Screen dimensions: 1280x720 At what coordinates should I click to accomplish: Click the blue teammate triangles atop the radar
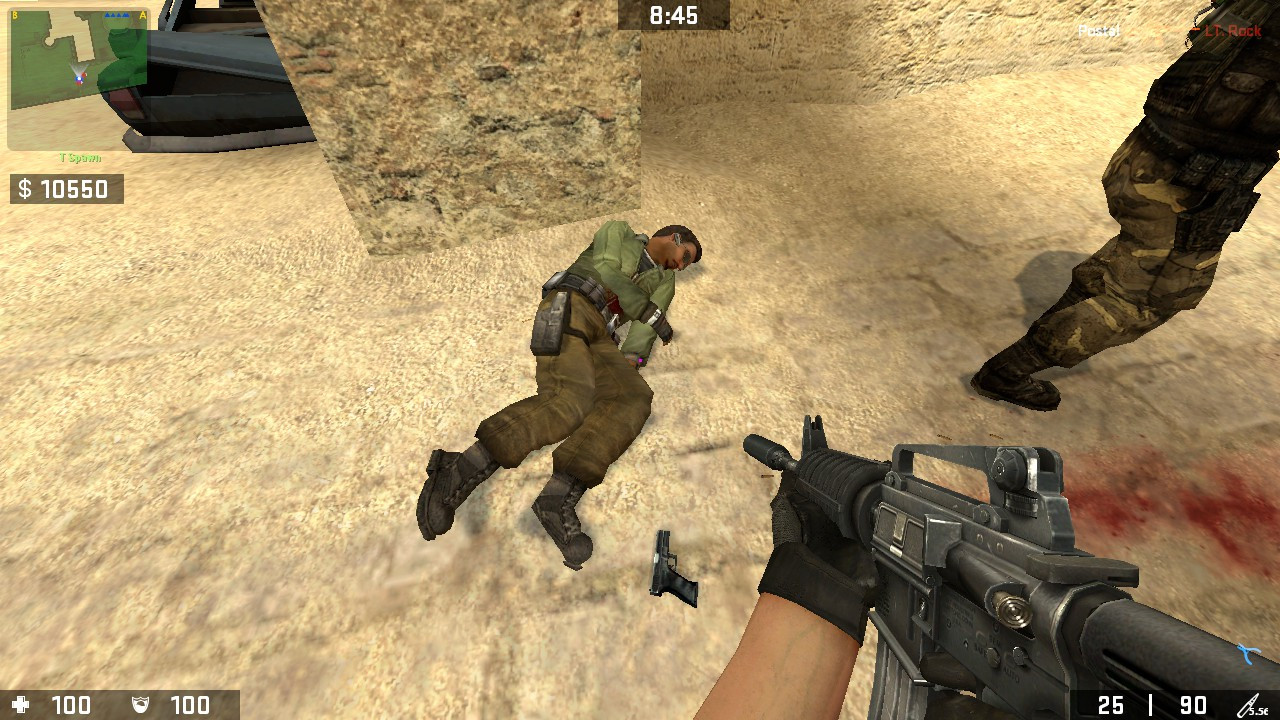click(117, 14)
